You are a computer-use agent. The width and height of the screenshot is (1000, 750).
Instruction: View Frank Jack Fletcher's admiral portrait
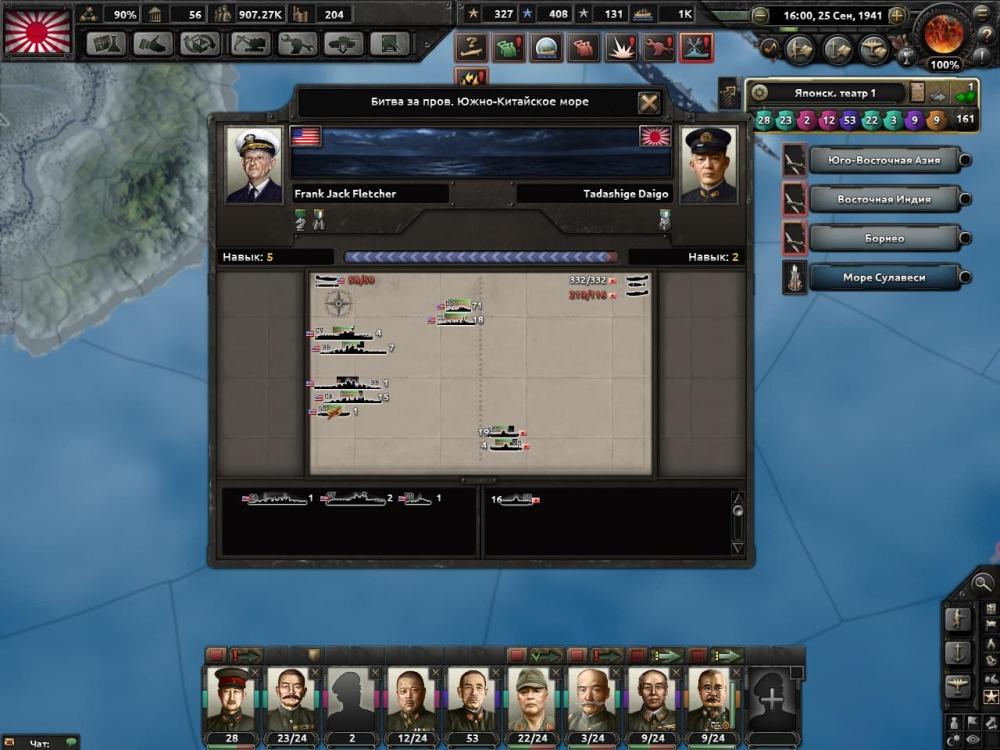[254, 165]
